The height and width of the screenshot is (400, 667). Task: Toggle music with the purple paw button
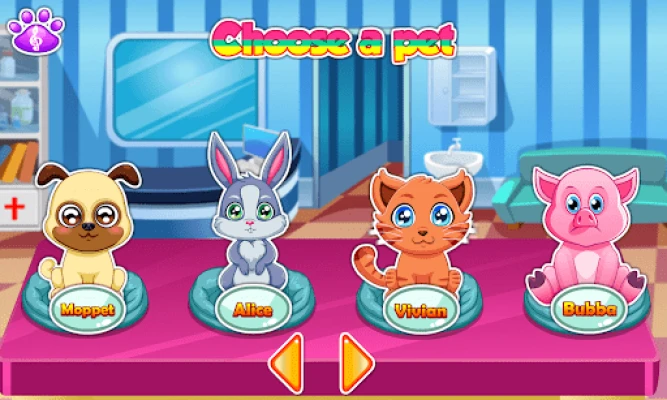37,31
